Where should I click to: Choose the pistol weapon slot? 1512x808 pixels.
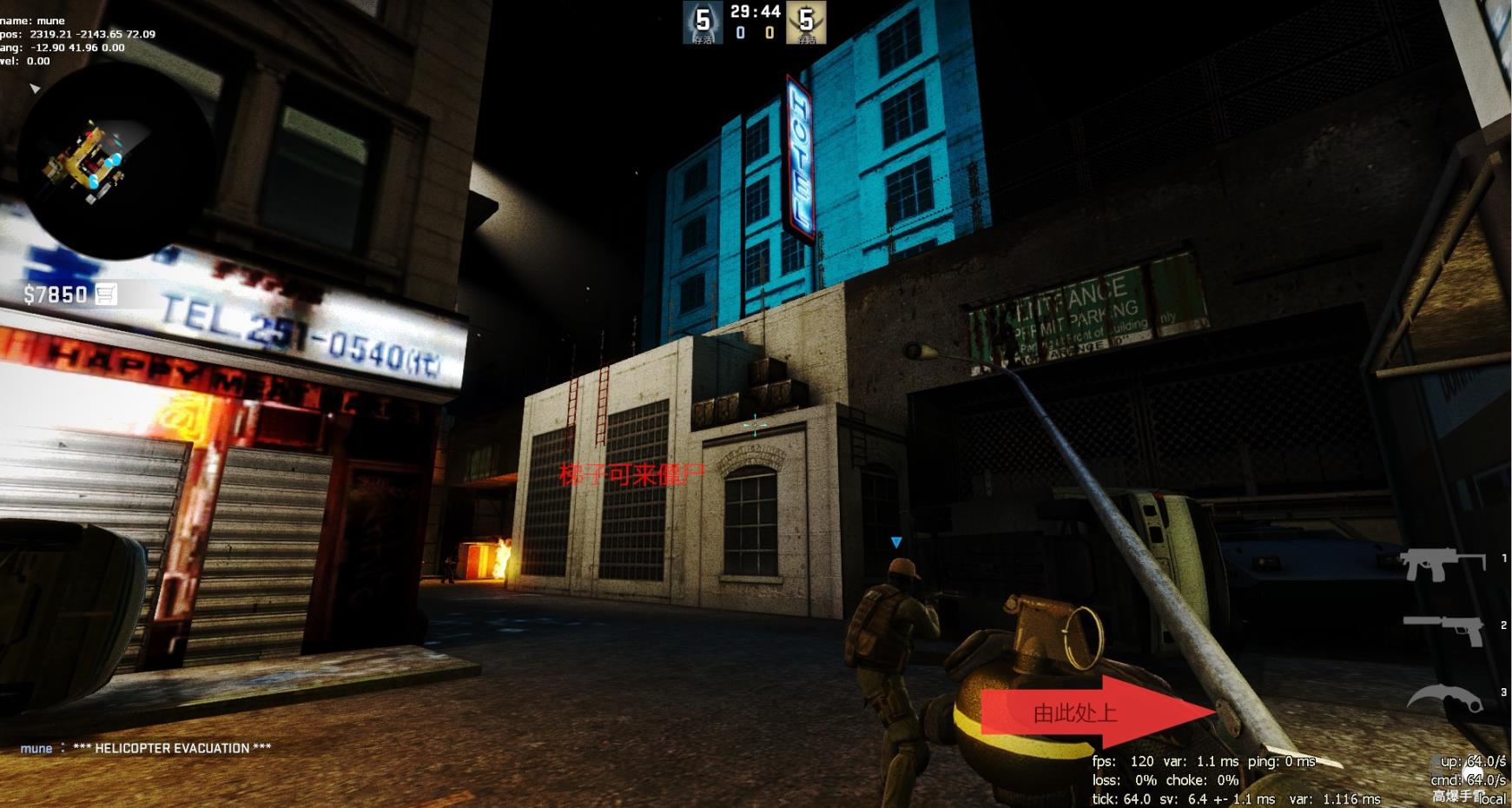click(x=1444, y=628)
